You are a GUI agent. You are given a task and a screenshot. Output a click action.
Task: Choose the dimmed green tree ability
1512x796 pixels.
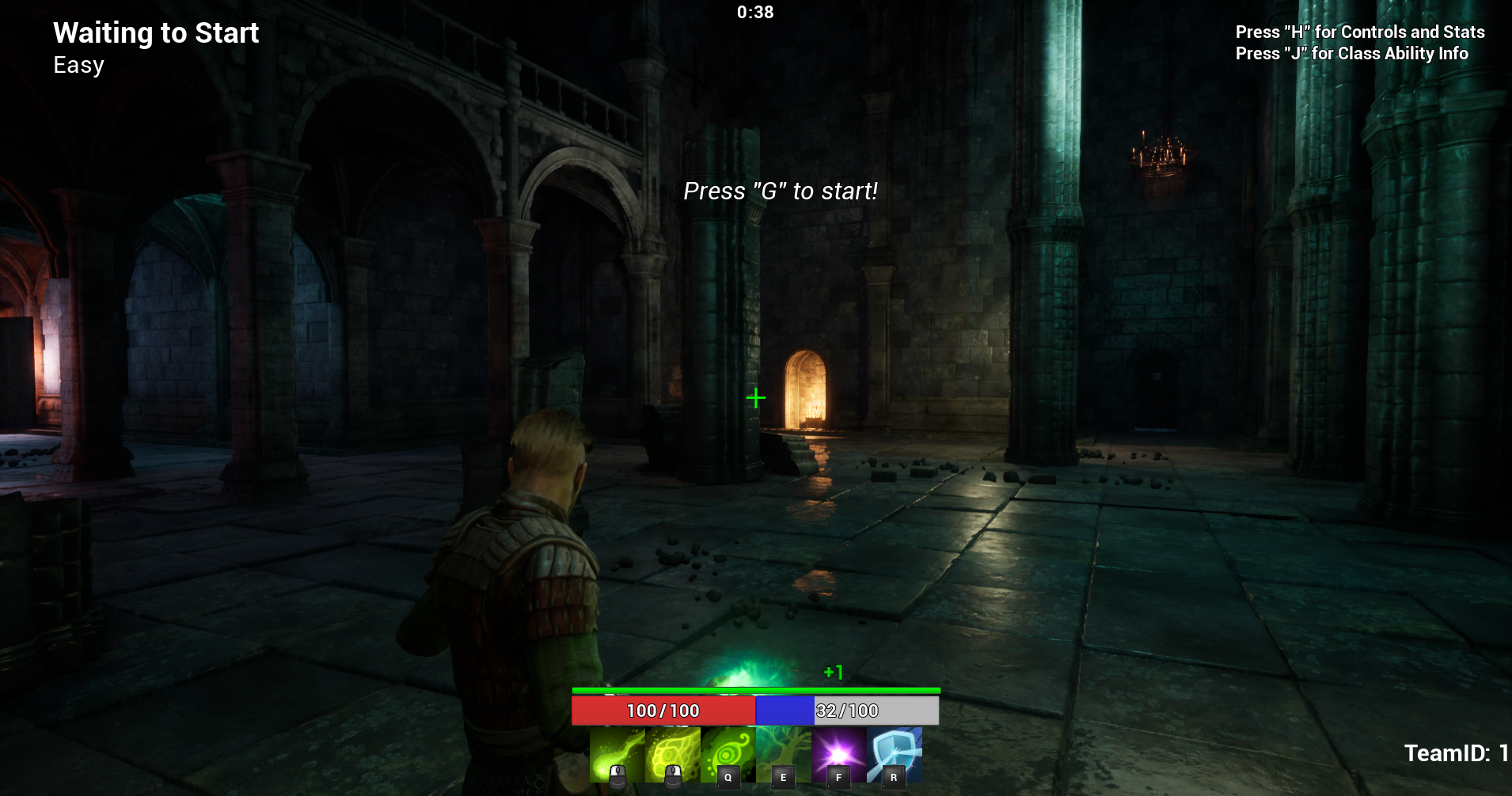pos(783,754)
